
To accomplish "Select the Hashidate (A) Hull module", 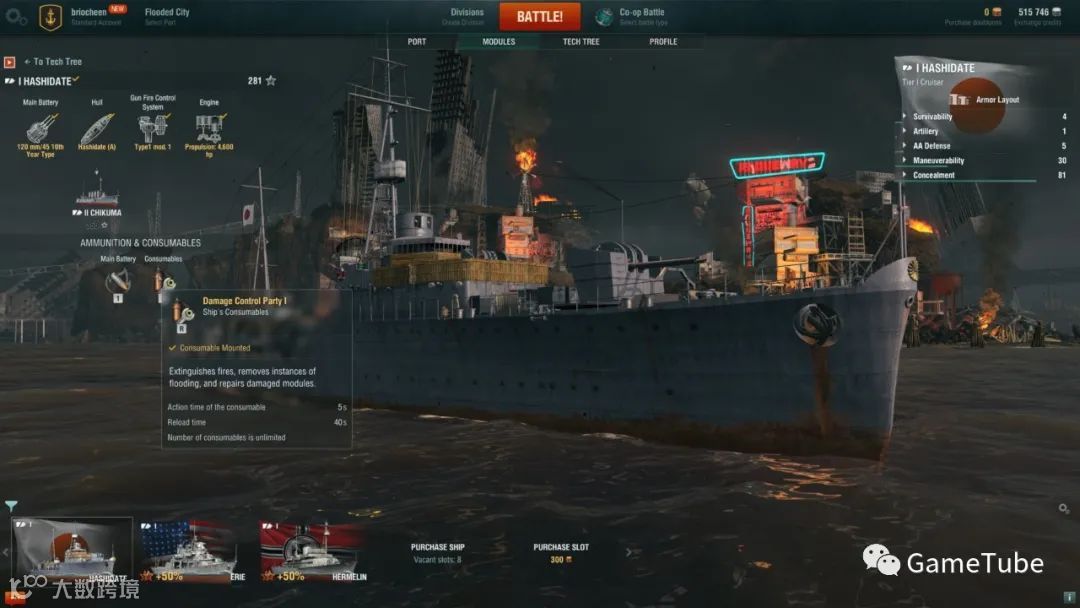I will [x=97, y=128].
